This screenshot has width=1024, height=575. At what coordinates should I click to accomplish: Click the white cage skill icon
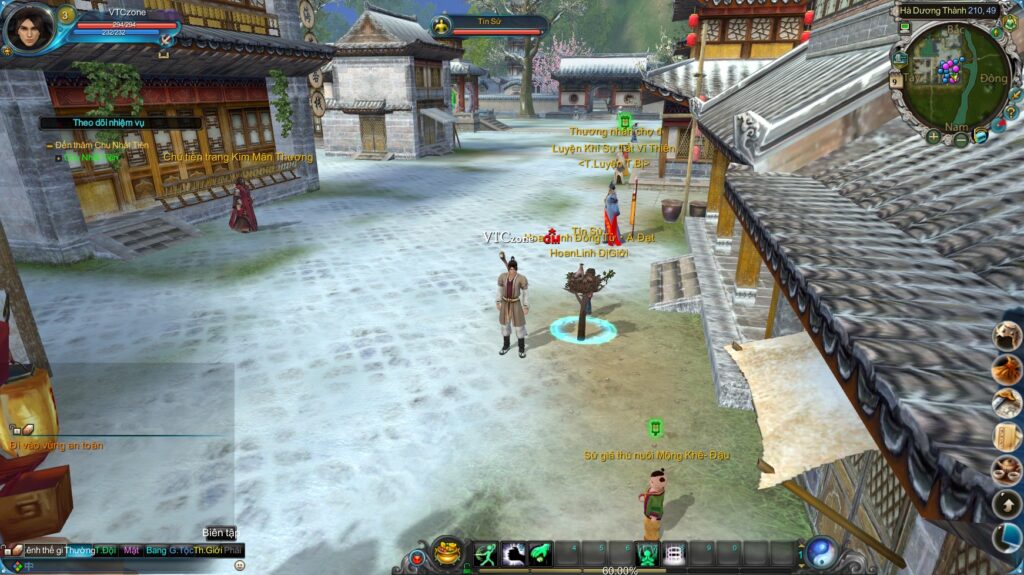pos(675,553)
